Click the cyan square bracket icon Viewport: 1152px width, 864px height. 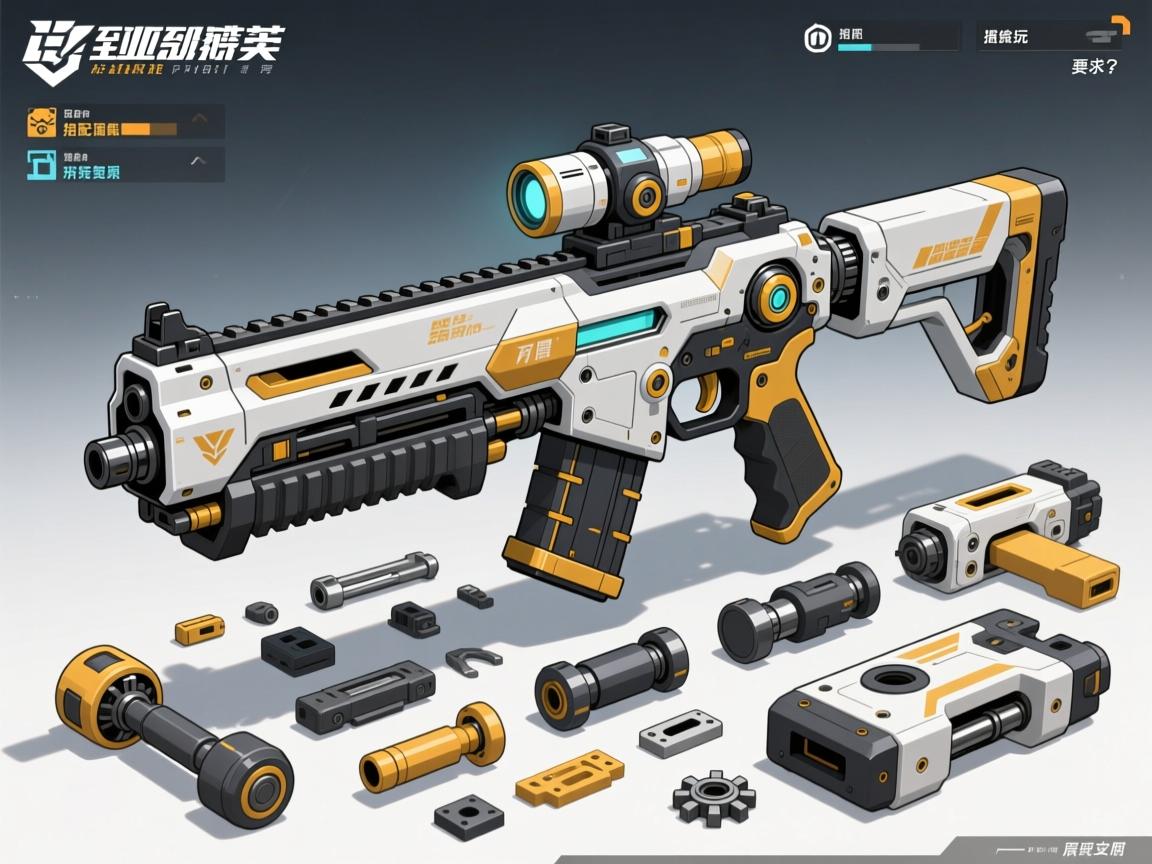pos(42,164)
